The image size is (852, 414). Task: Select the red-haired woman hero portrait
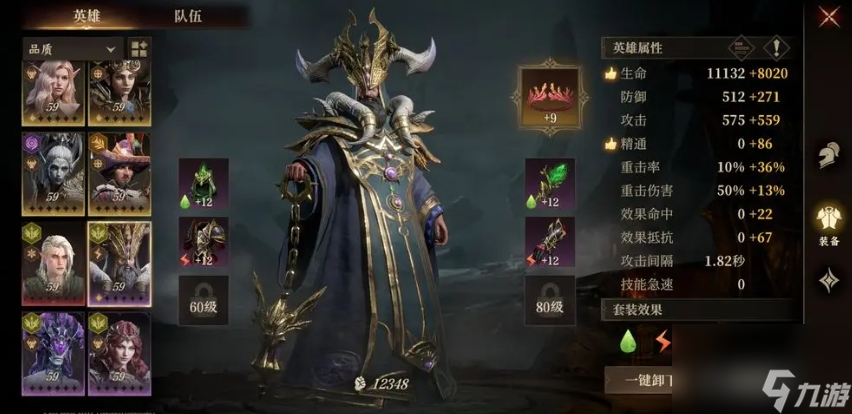click(x=120, y=352)
